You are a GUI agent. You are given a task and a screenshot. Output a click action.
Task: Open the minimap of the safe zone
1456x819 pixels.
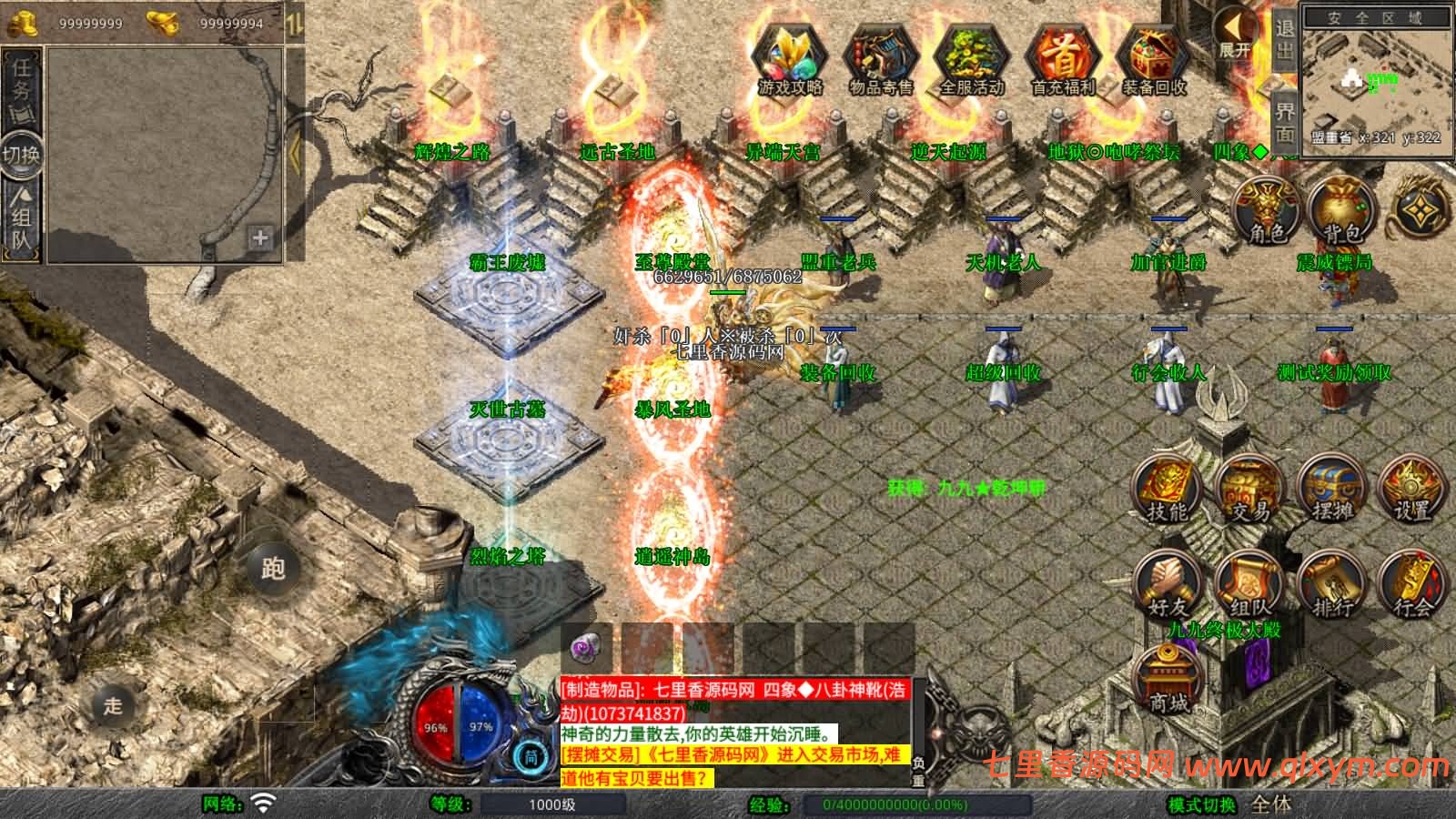(1375, 80)
